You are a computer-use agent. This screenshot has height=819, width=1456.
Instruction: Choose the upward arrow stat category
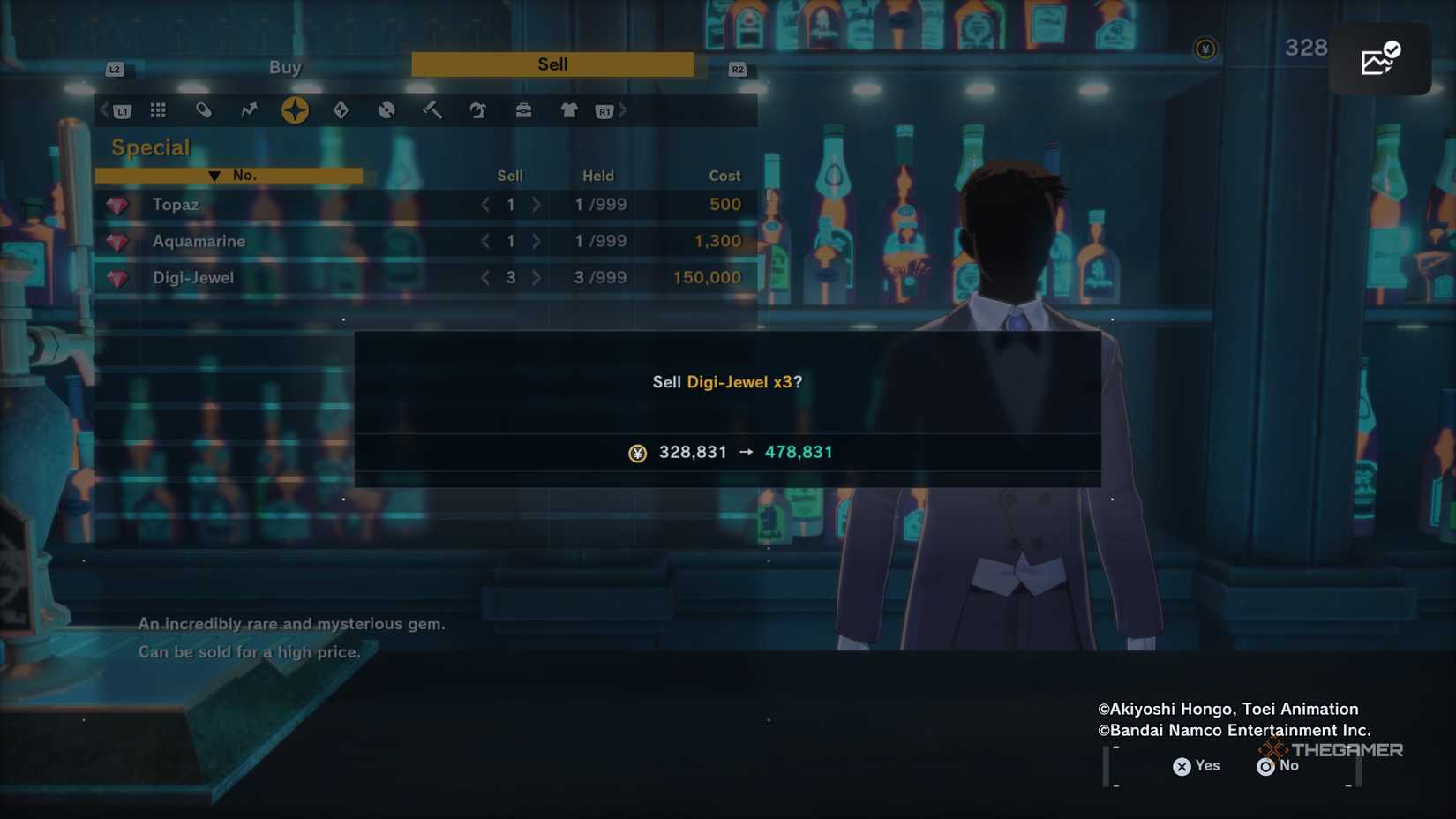pos(250,110)
